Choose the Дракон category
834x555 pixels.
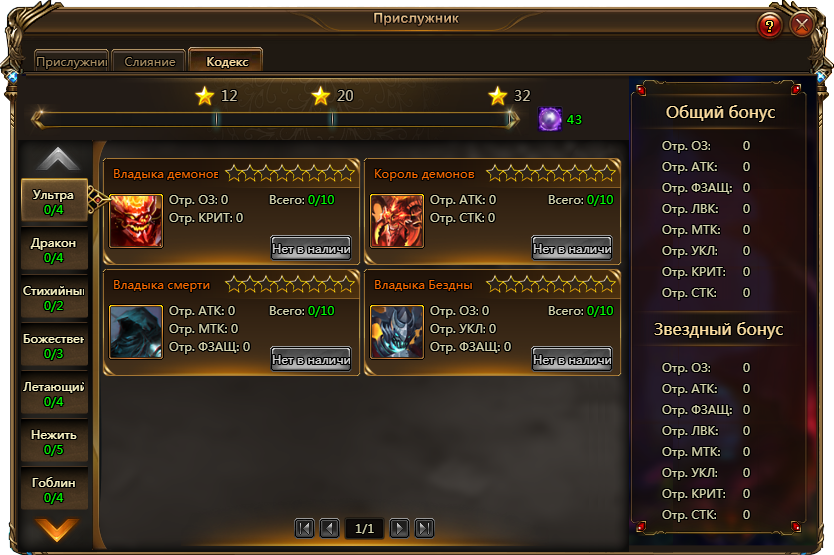point(54,250)
